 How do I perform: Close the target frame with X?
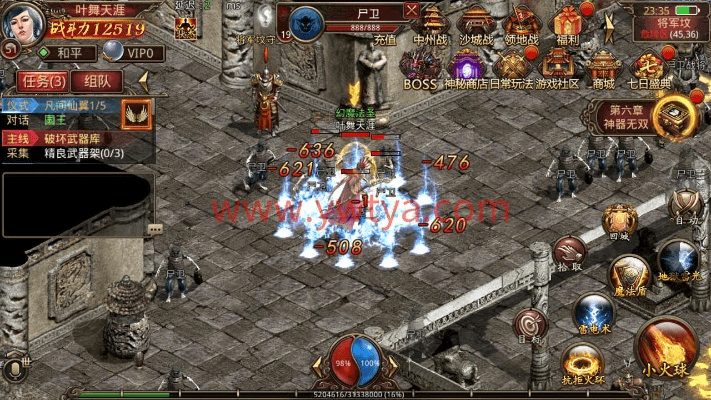[x=412, y=10]
